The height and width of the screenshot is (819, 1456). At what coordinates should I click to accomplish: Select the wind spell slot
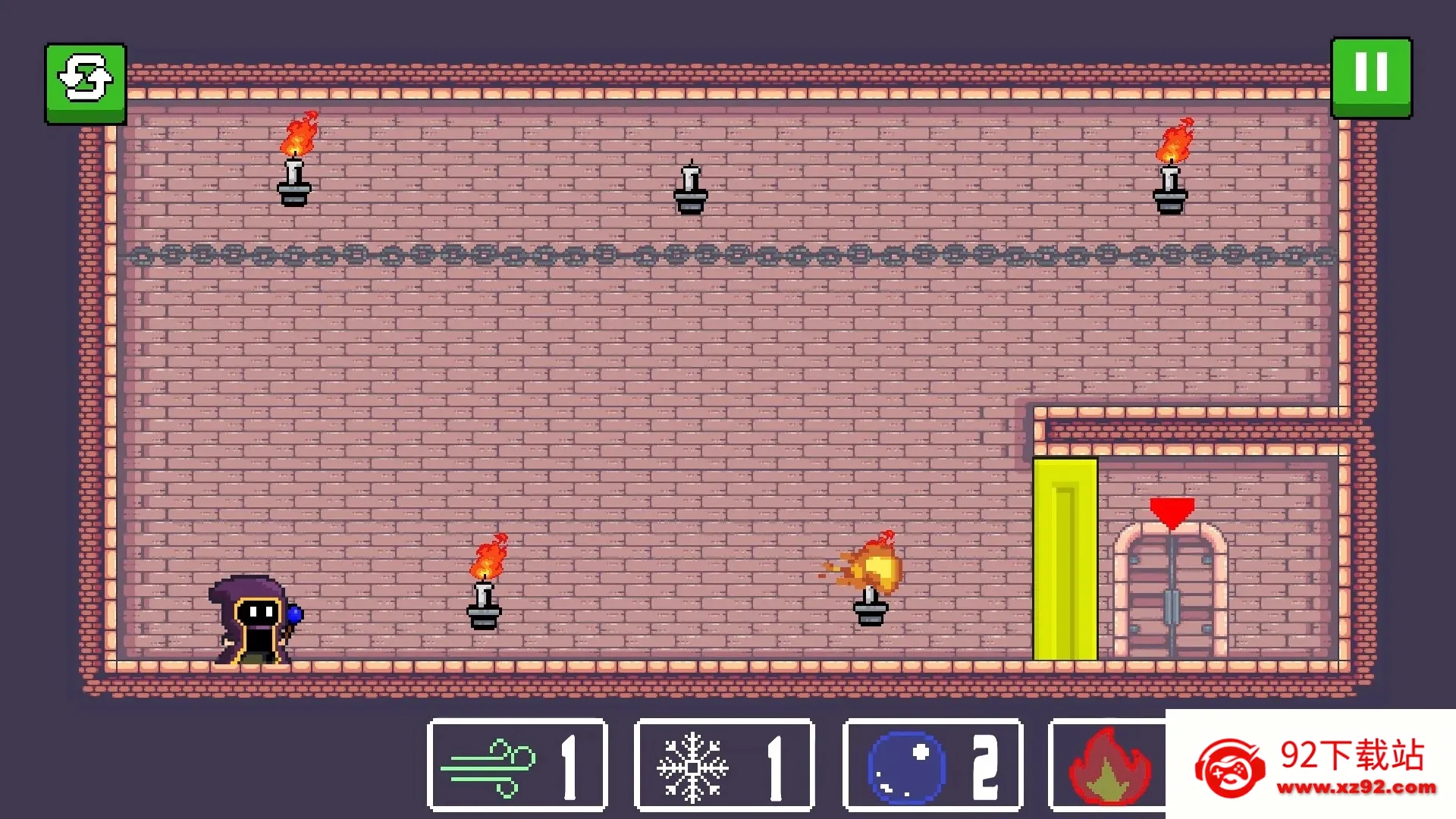(517, 764)
